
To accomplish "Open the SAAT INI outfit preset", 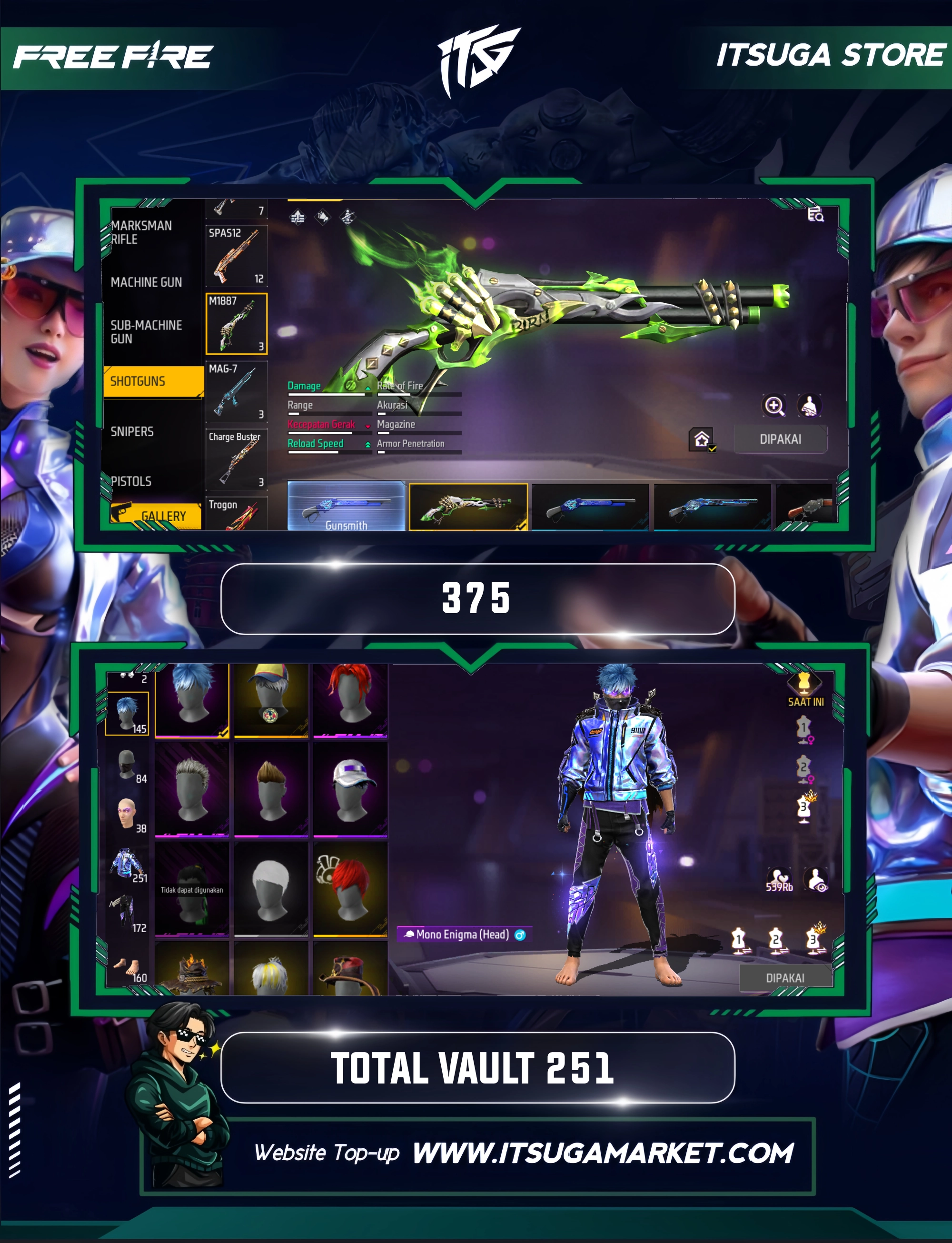I will pyautogui.click(x=804, y=689).
